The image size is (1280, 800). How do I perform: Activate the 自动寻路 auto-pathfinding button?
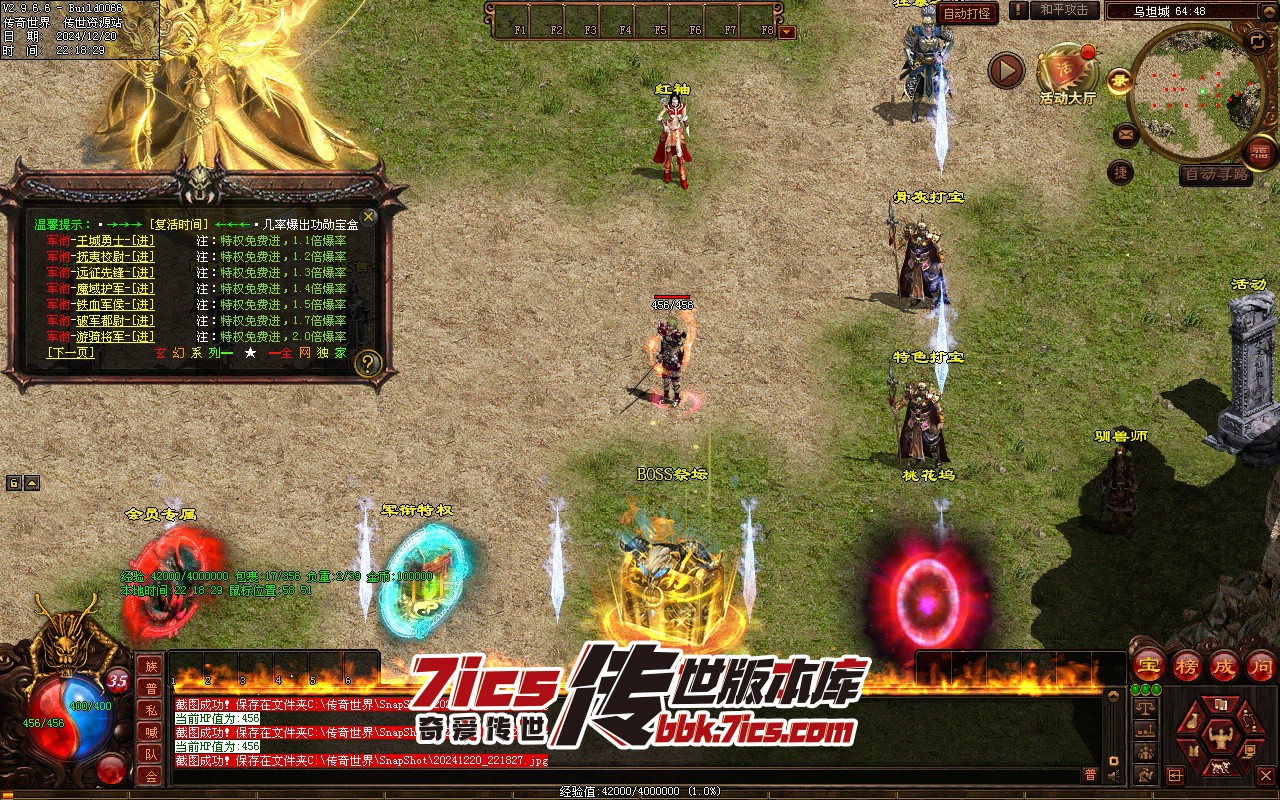[x=1215, y=175]
